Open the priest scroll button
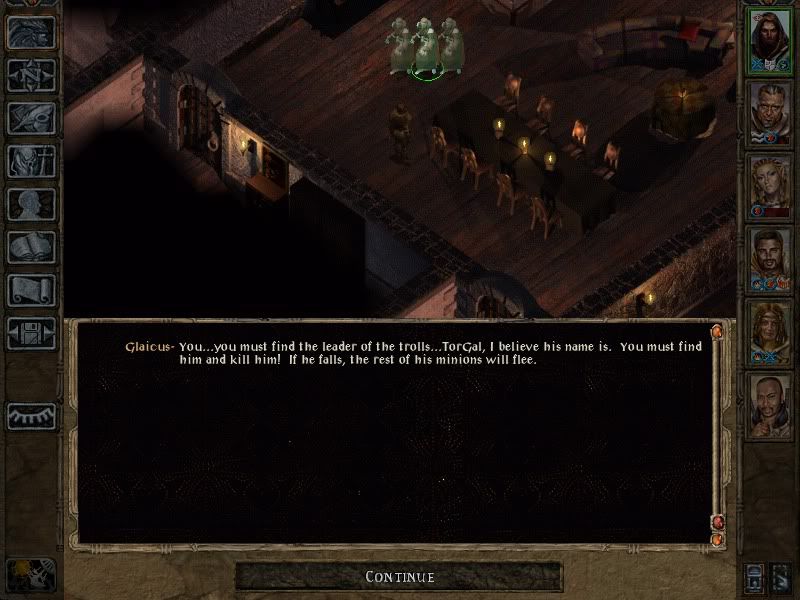The height and width of the screenshot is (600, 800). (x=31, y=289)
